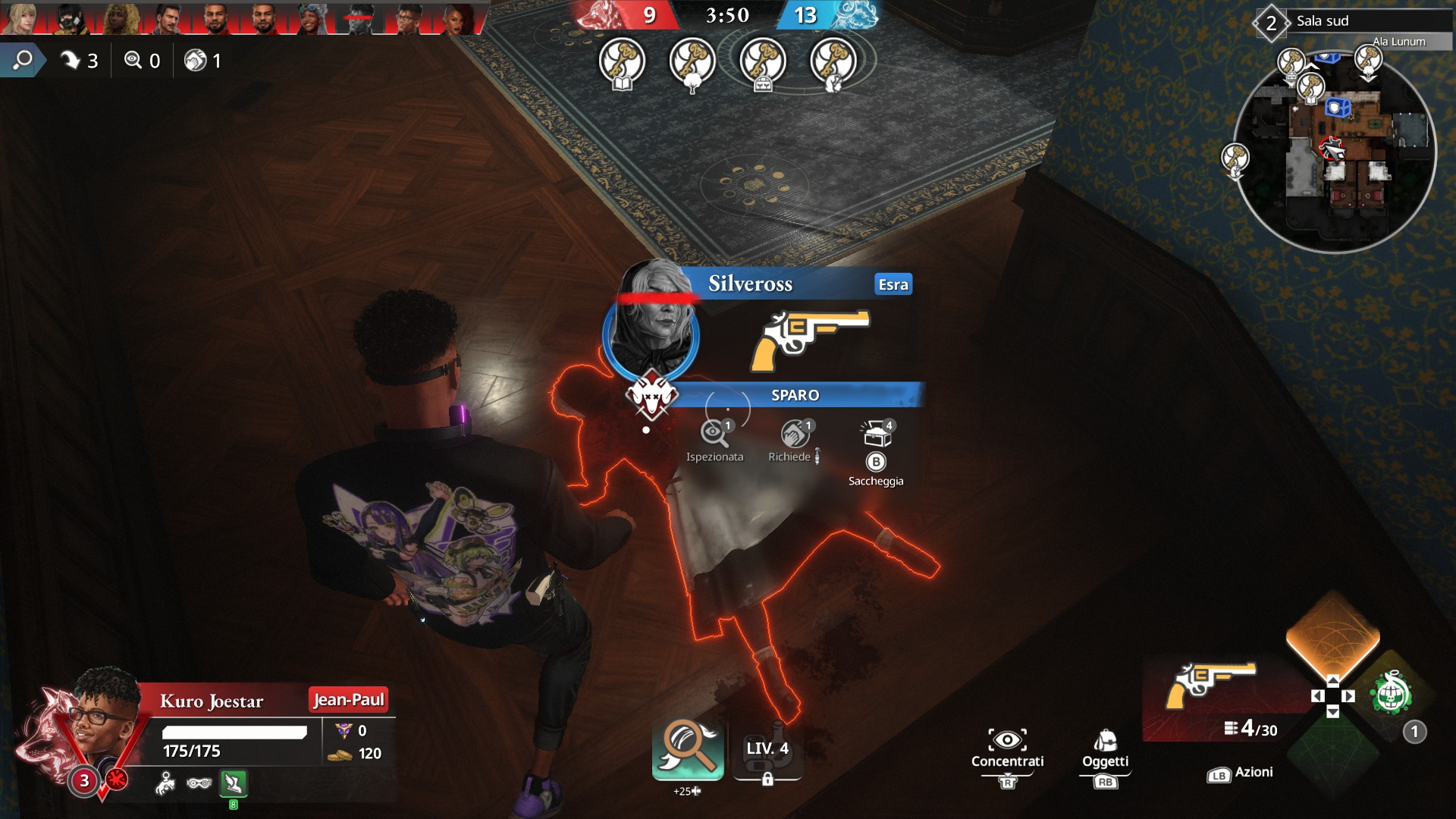Select the green highlighted passive icon
This screenshot has width=1456, height=819.
point(234,783)
